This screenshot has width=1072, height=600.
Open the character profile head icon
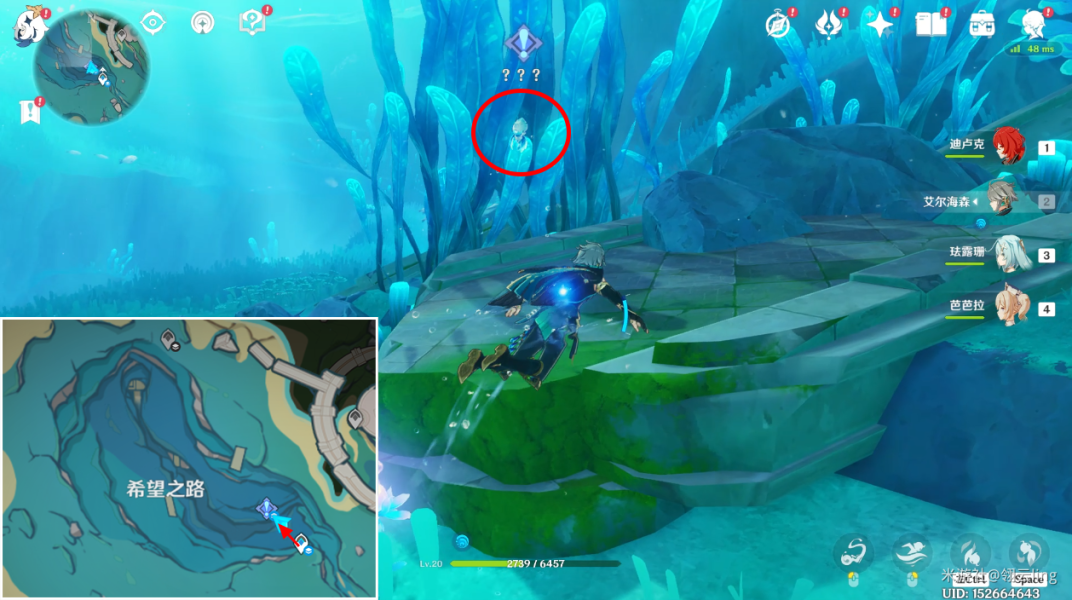tap(1034, 25)
